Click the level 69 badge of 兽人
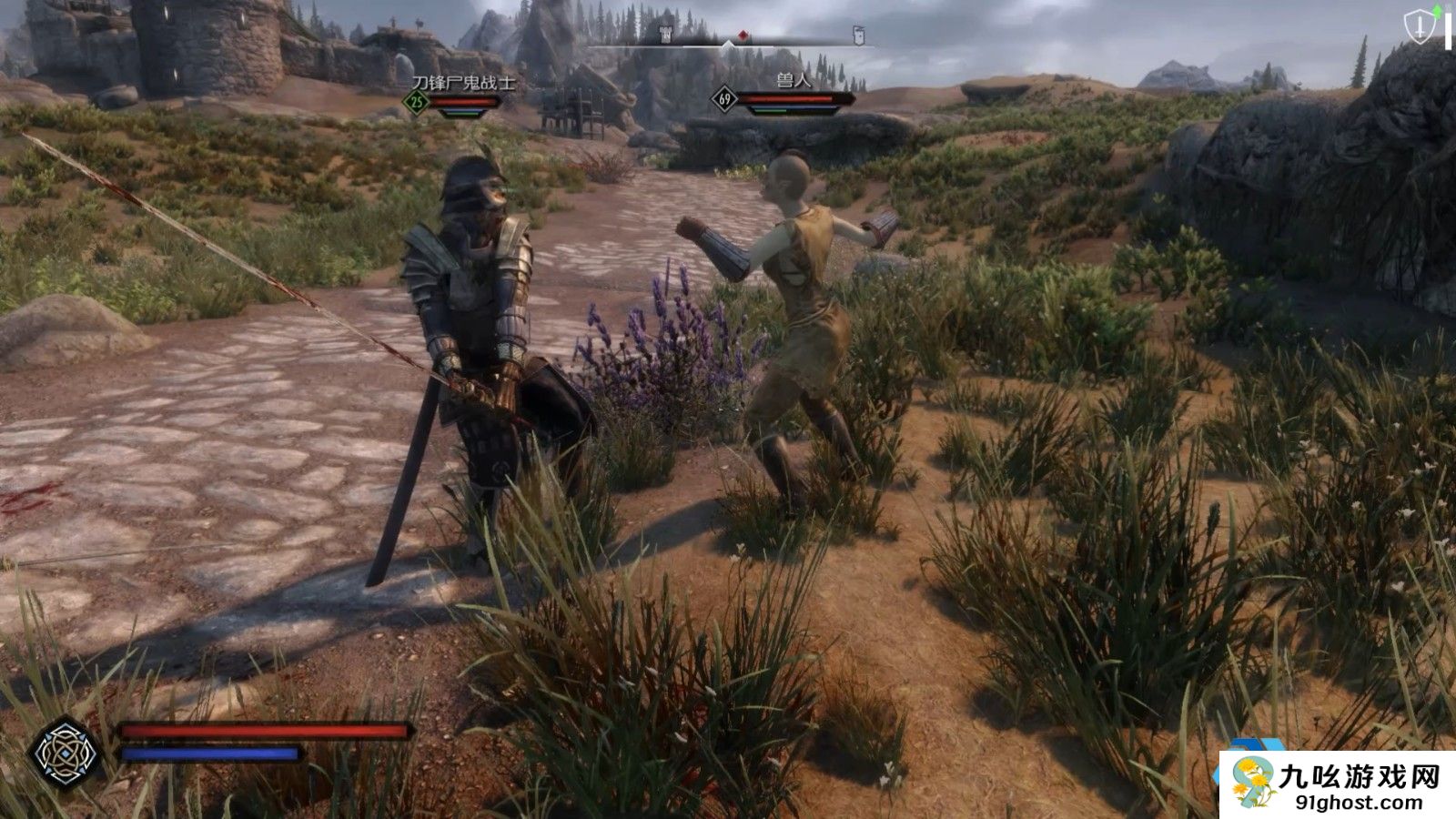This screenshot has width=1456, height=819. [x=724, y=99]
